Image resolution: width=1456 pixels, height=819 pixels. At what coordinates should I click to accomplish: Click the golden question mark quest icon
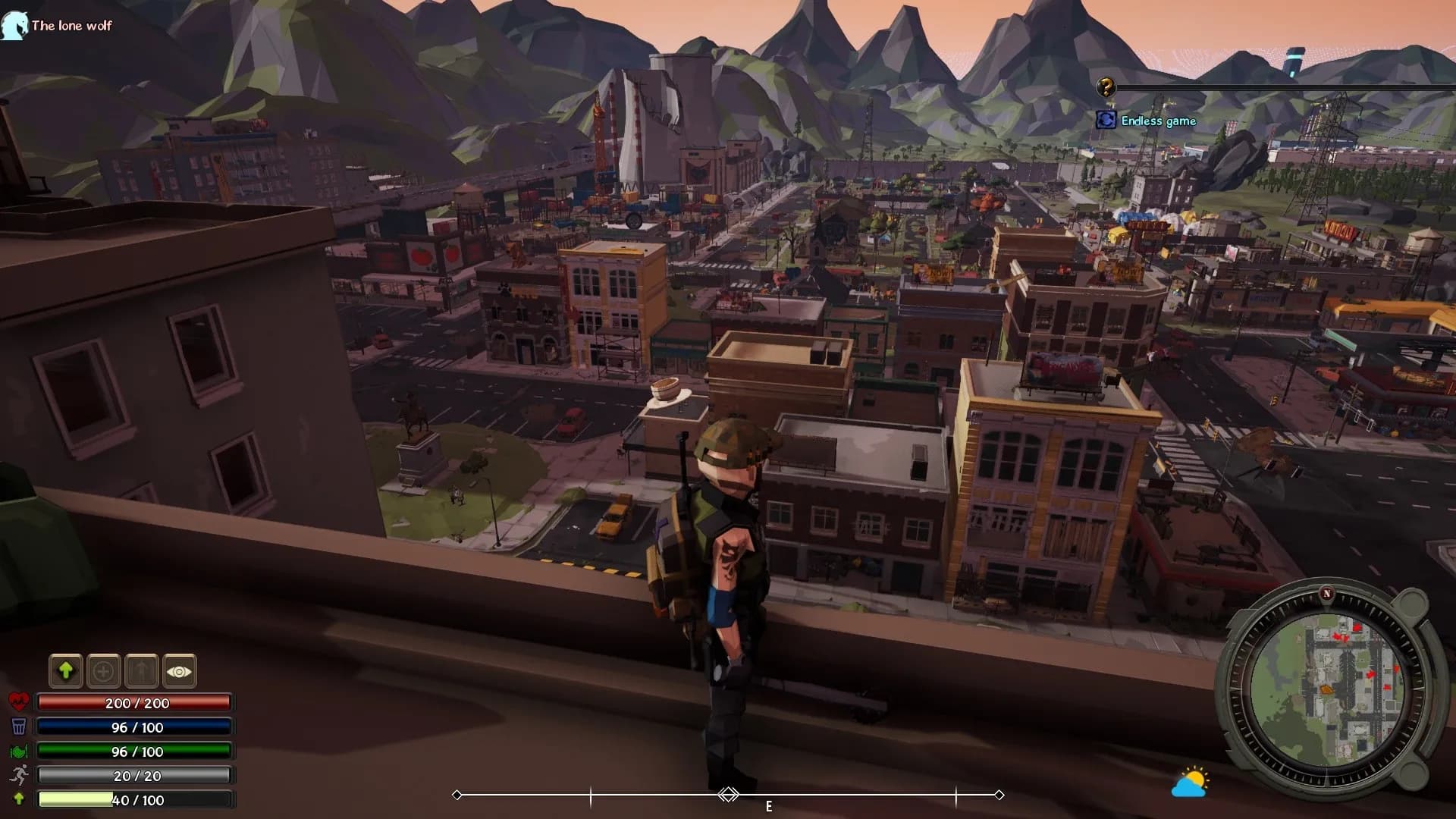click(1105, 88)
